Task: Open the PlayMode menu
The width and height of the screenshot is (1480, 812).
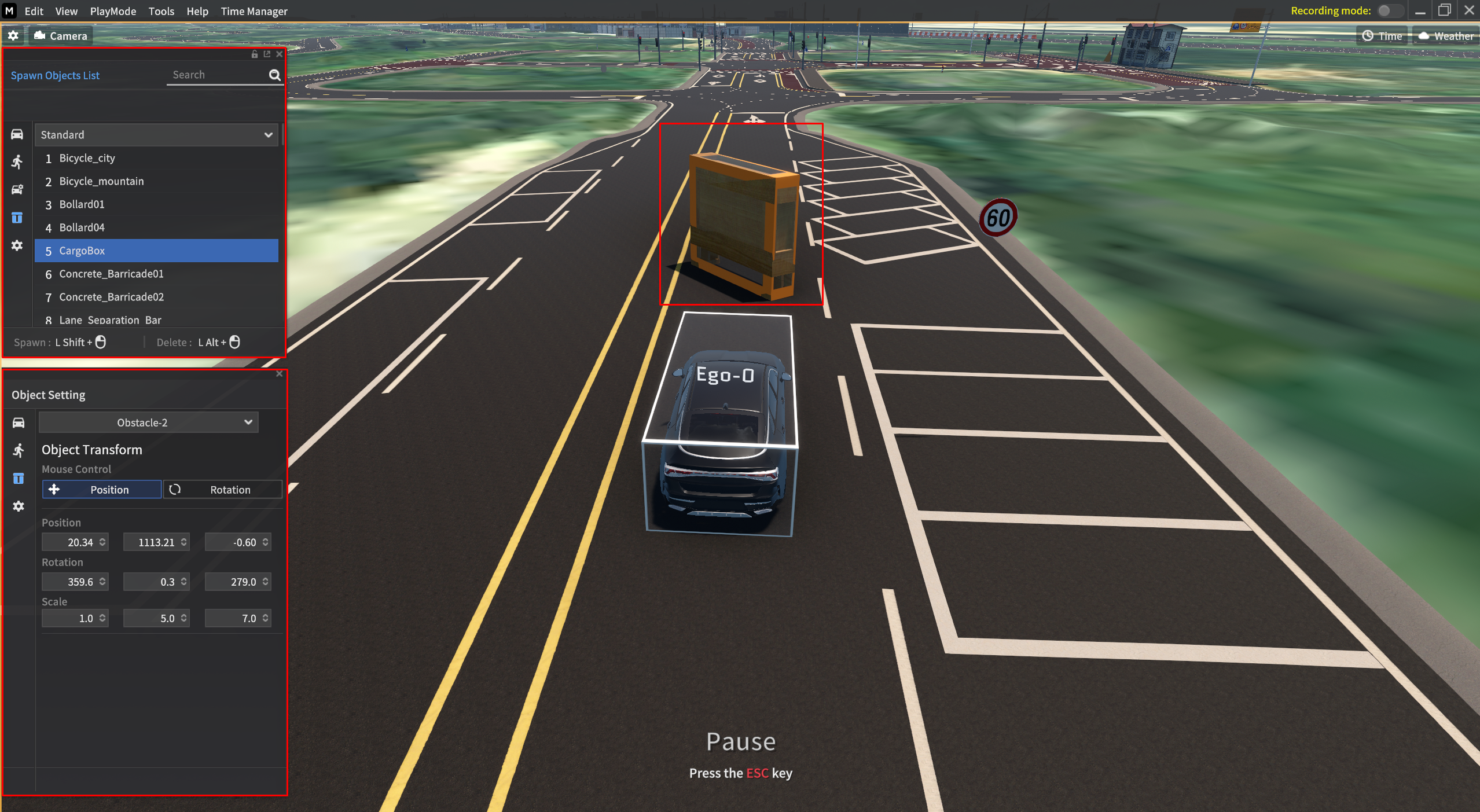Action: (113, 11)
